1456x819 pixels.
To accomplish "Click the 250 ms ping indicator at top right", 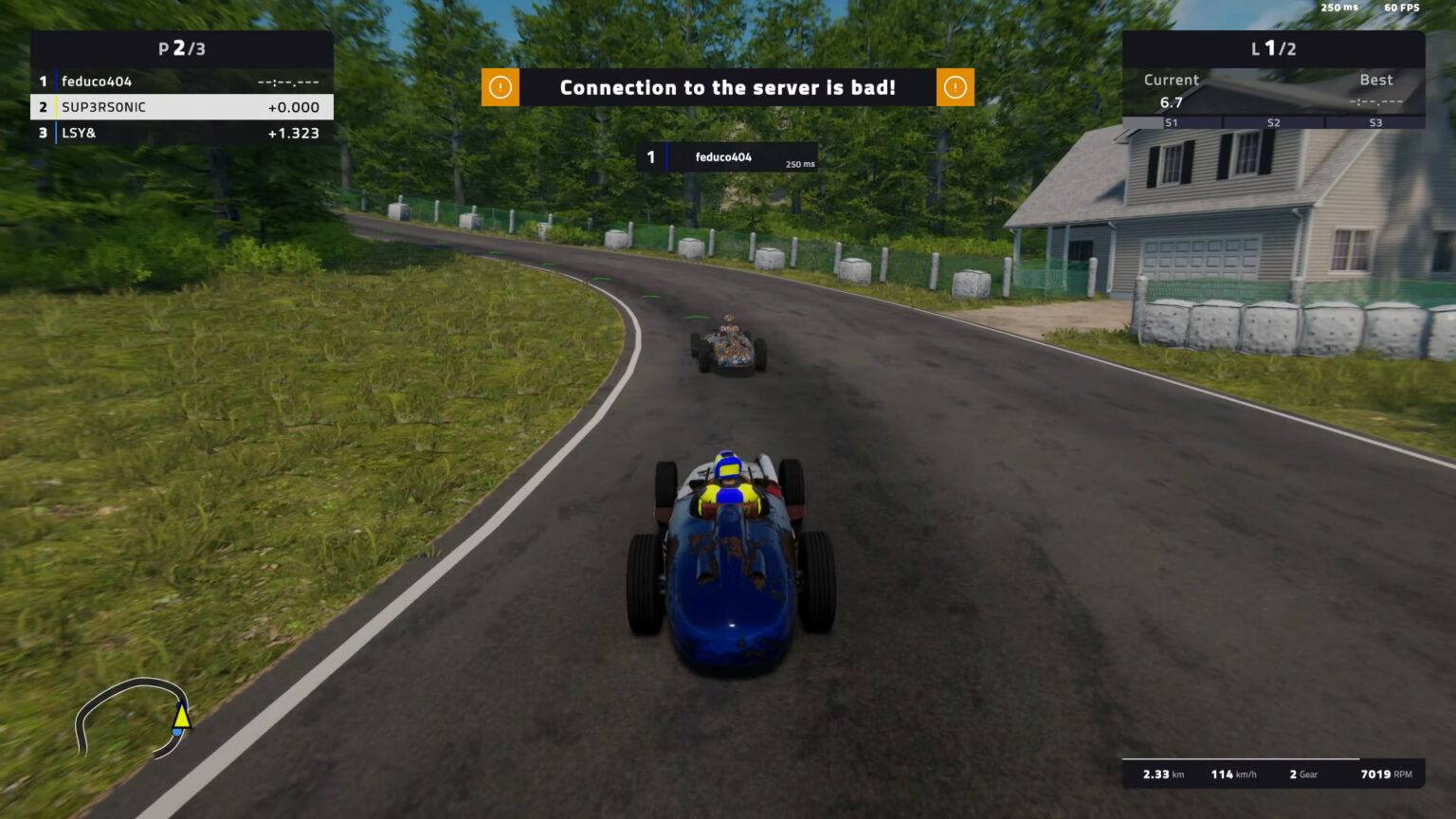I will pyautogui.click(x=1338, y=7).
